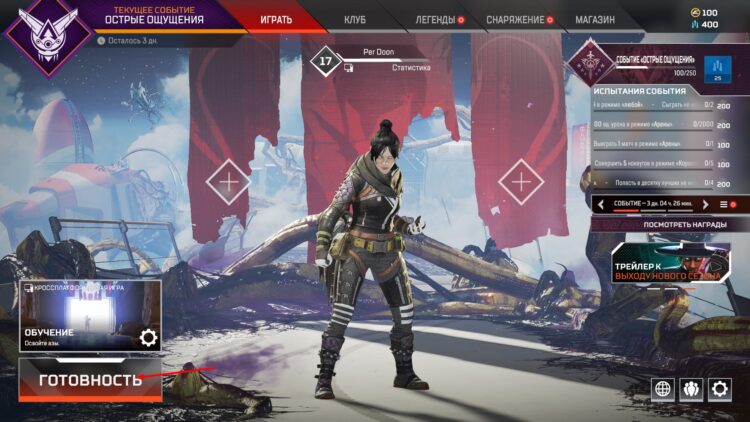This screenshot has width=750, height=422.
Task: Invite a friend to the right squad slot
Action: point(521,182)
